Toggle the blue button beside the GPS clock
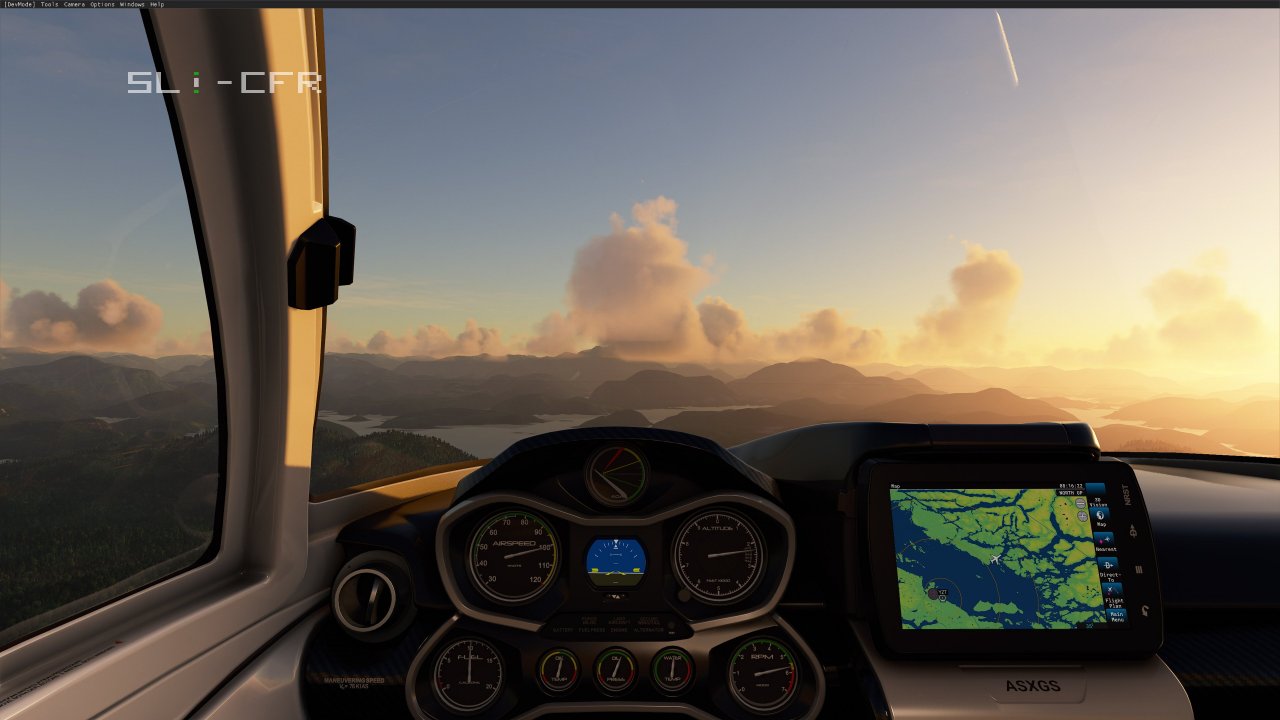 [1094, 487]
